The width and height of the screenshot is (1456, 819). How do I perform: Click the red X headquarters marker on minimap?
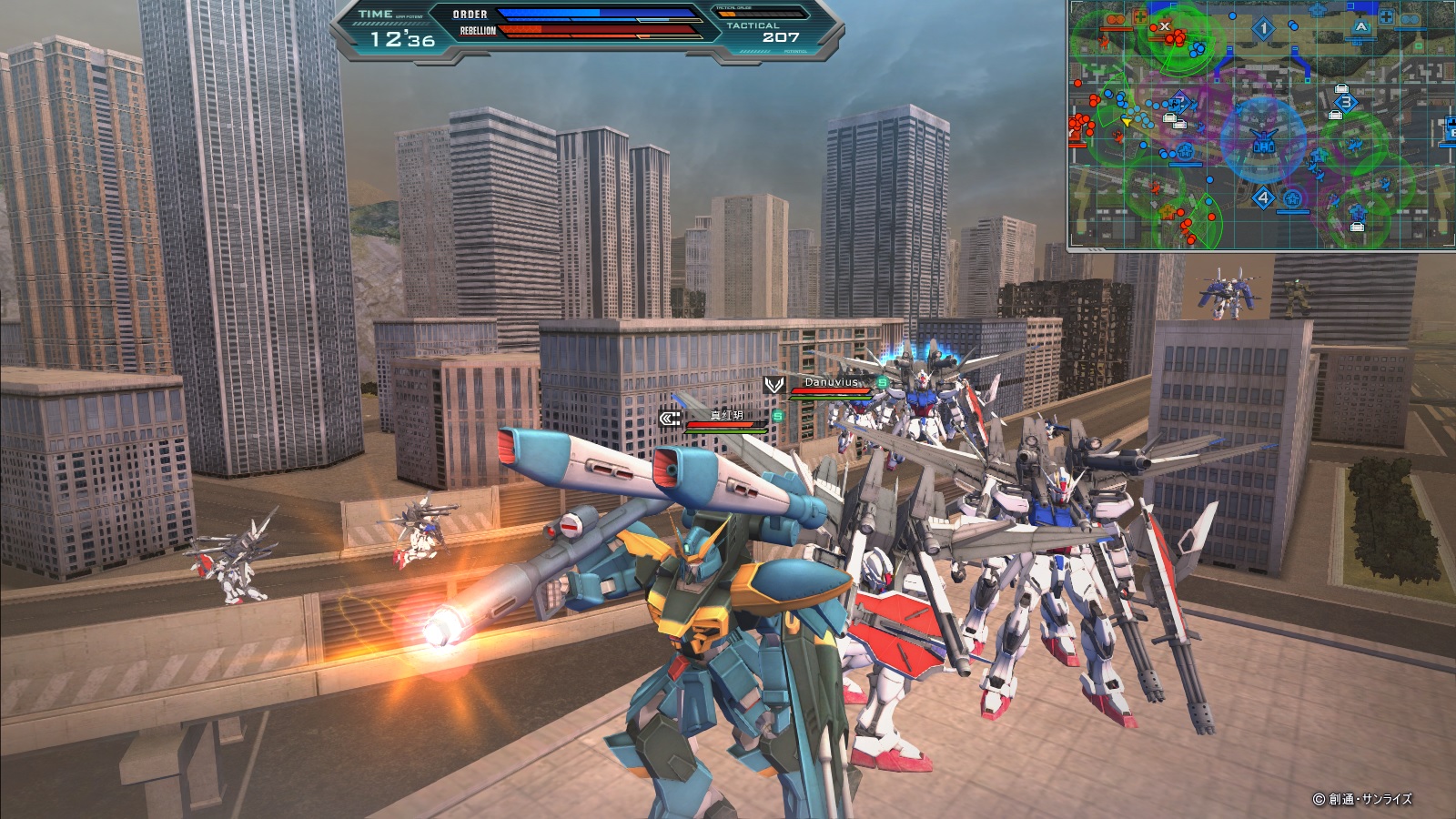1164,26
